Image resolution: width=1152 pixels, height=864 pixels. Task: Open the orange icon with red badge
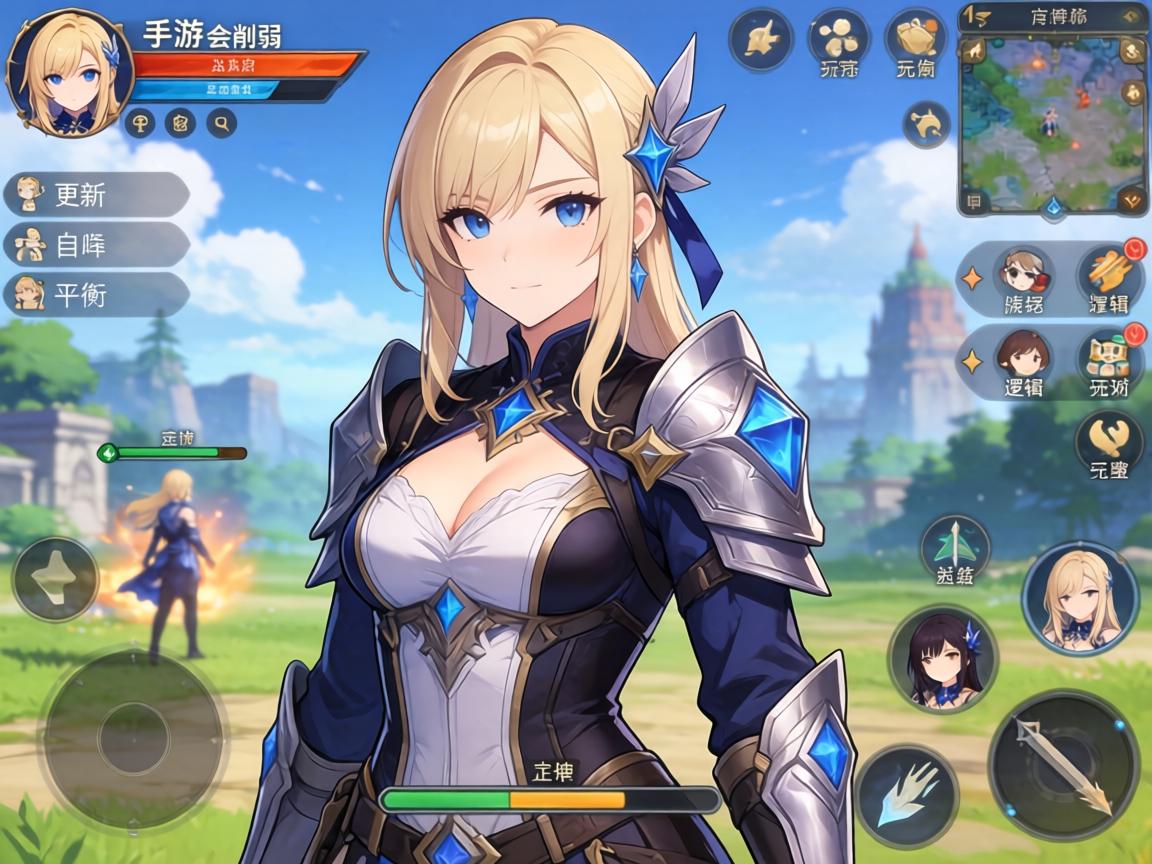coord(1108,271)
